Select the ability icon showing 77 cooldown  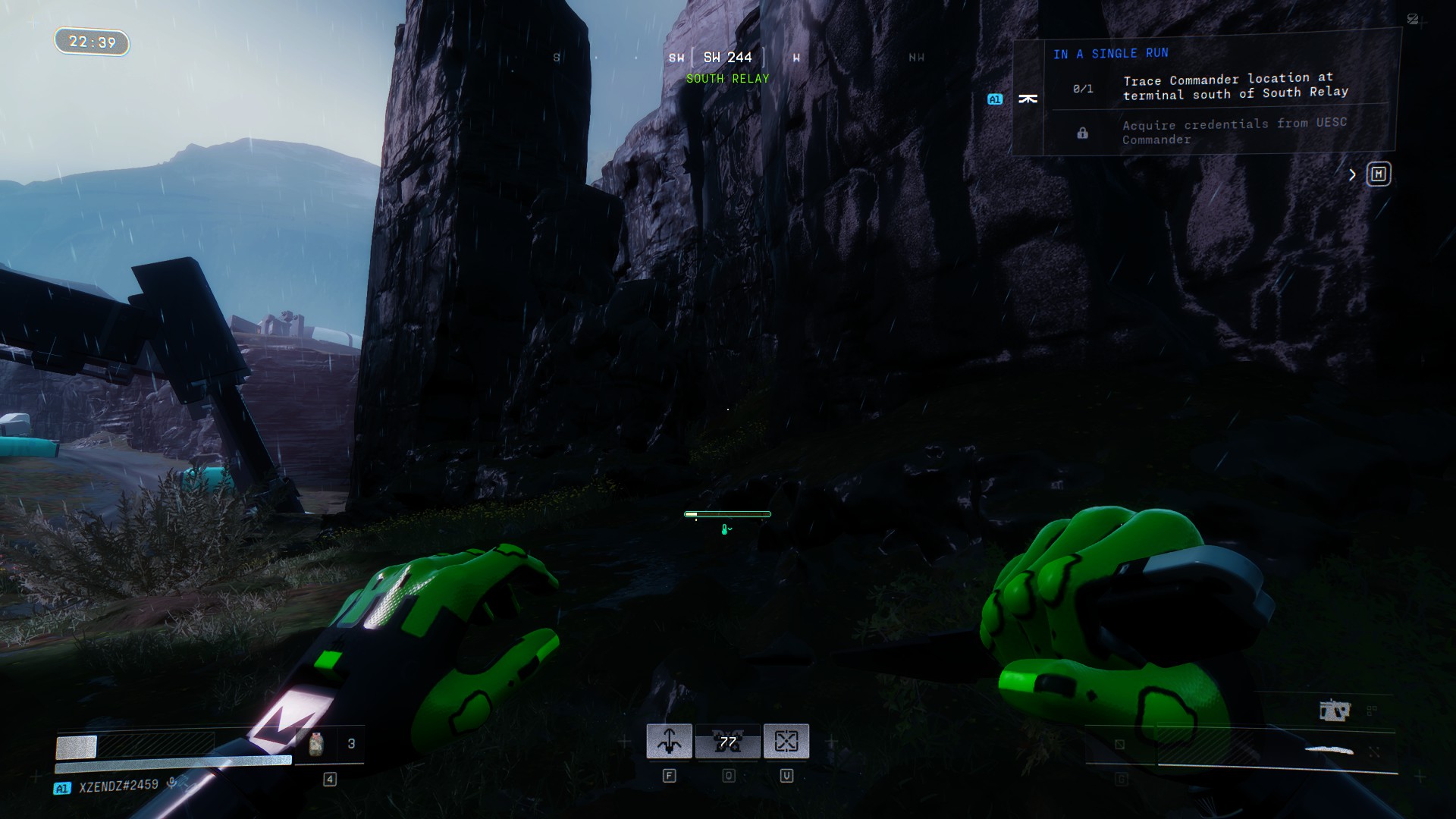[728, 741]
